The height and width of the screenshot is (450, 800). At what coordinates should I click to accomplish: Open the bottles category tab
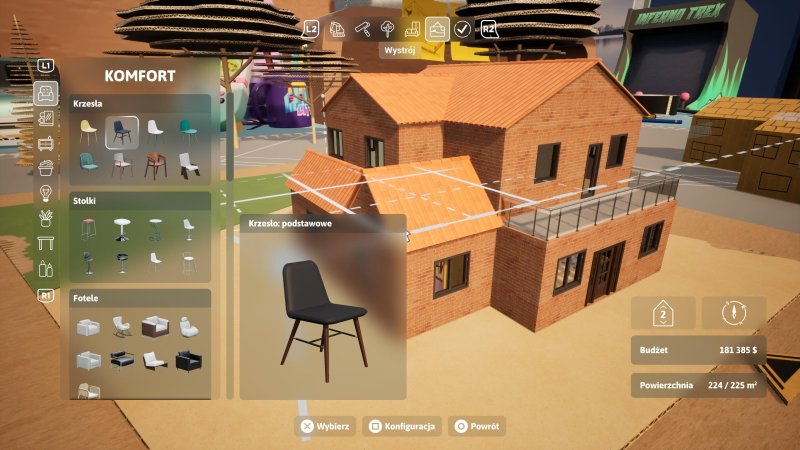coord(45,268)
